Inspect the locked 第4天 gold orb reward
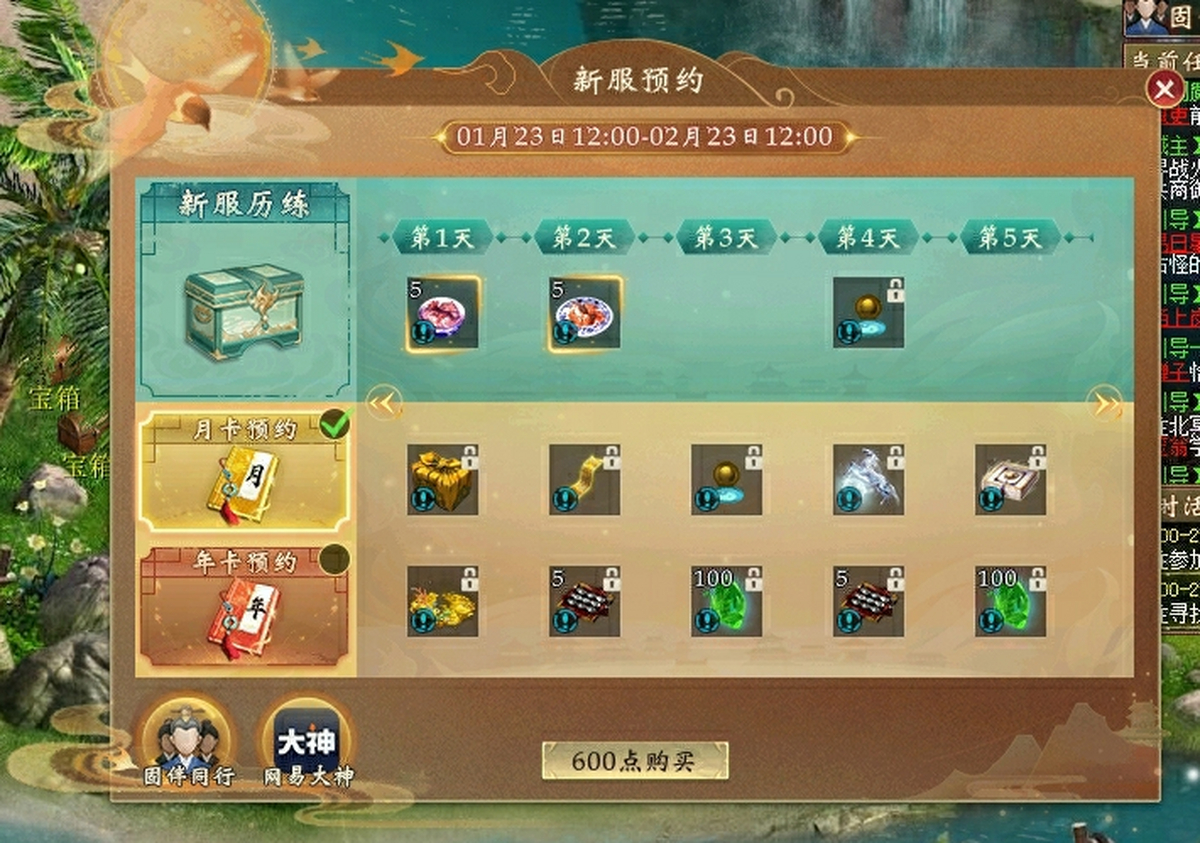 click(x=869, y=313)
